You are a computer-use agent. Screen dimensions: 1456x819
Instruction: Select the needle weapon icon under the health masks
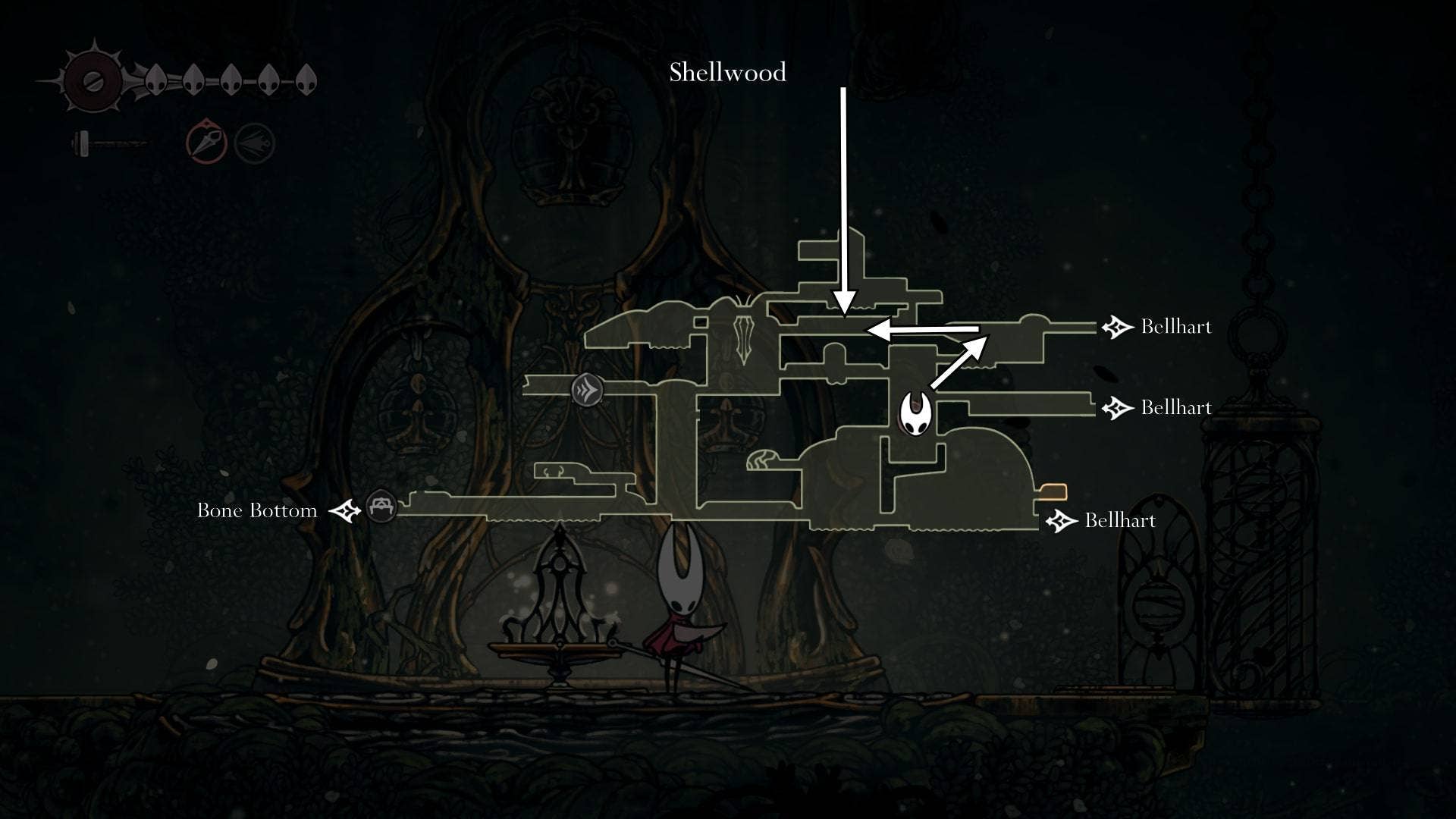click(x=110, y=142)
